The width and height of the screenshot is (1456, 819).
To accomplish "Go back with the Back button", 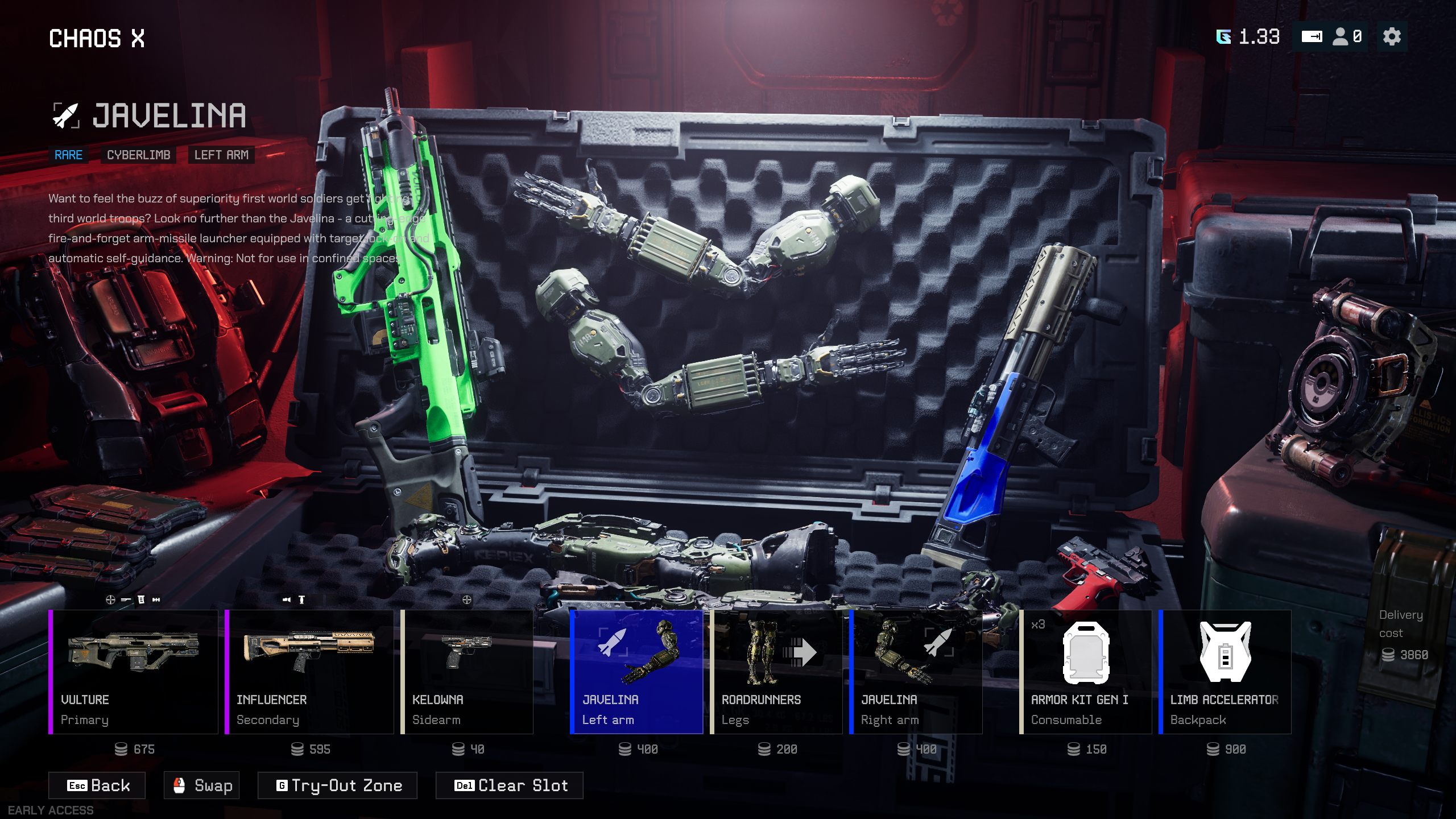I will (x=97, y=785).
